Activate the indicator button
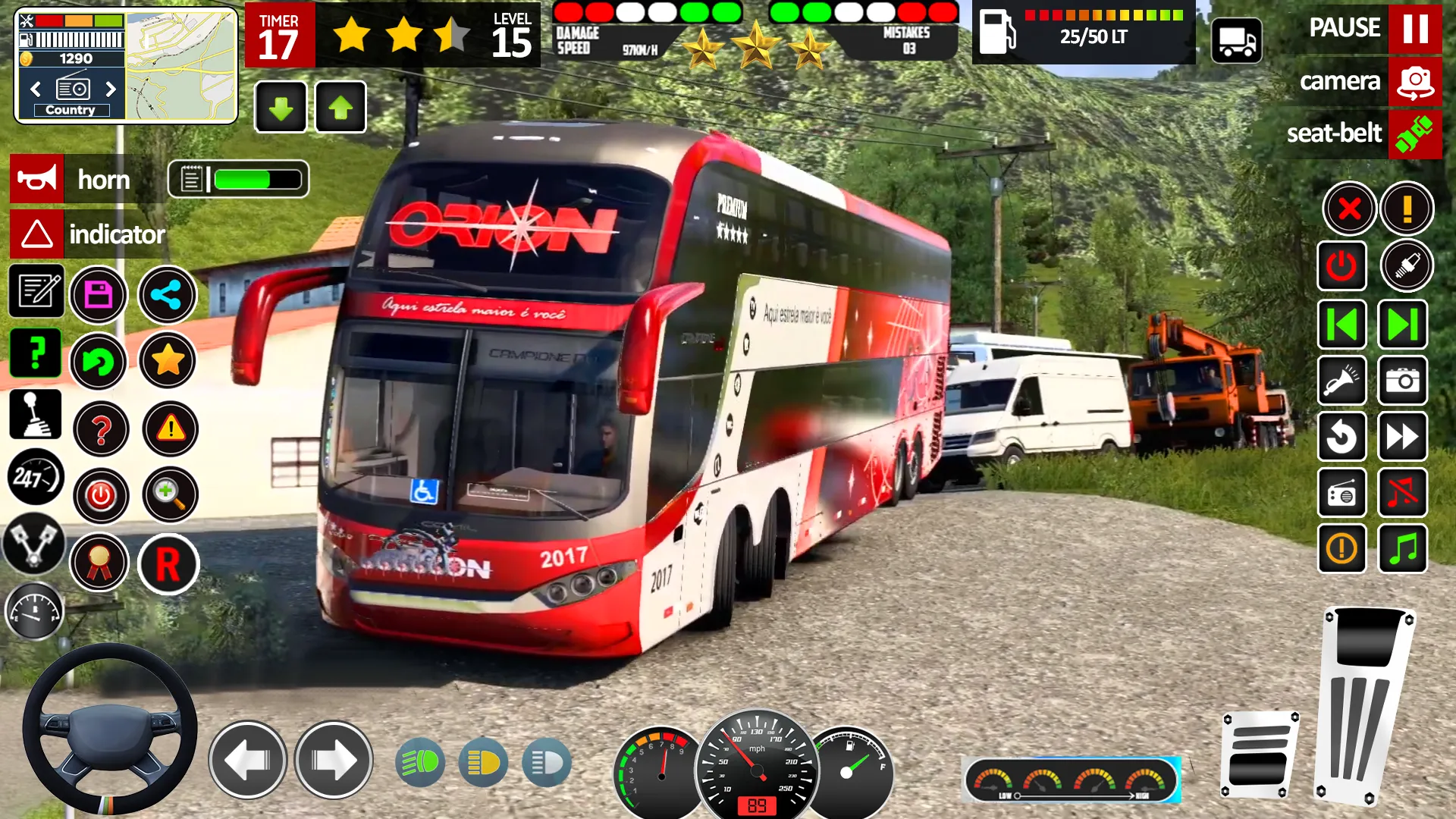This screenshot has height=819, width=1456. pos(36,234)
